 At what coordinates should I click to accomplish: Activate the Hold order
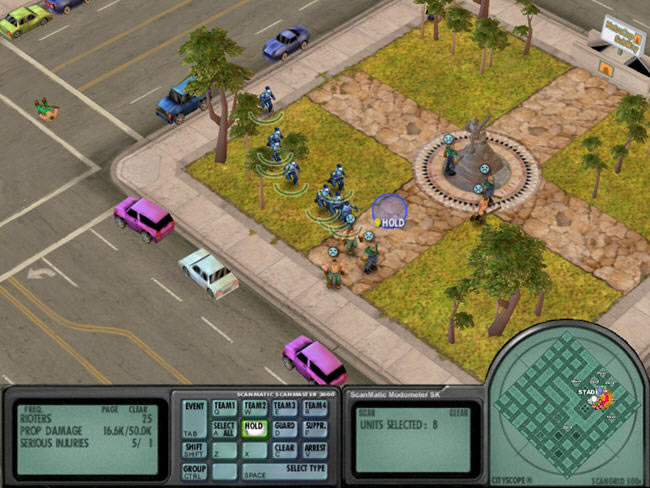pyautogui.click(x=255, y=430)
